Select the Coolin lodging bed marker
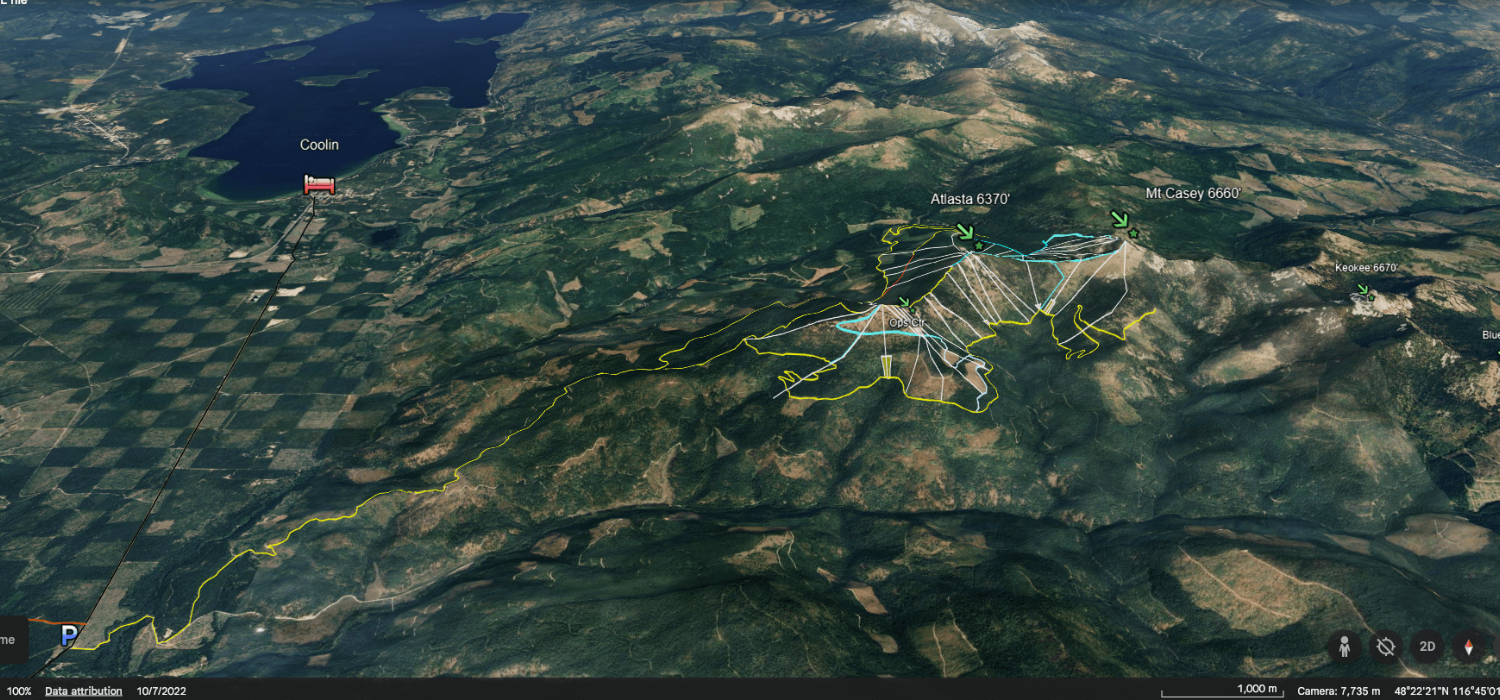 (x=319, y=184)
